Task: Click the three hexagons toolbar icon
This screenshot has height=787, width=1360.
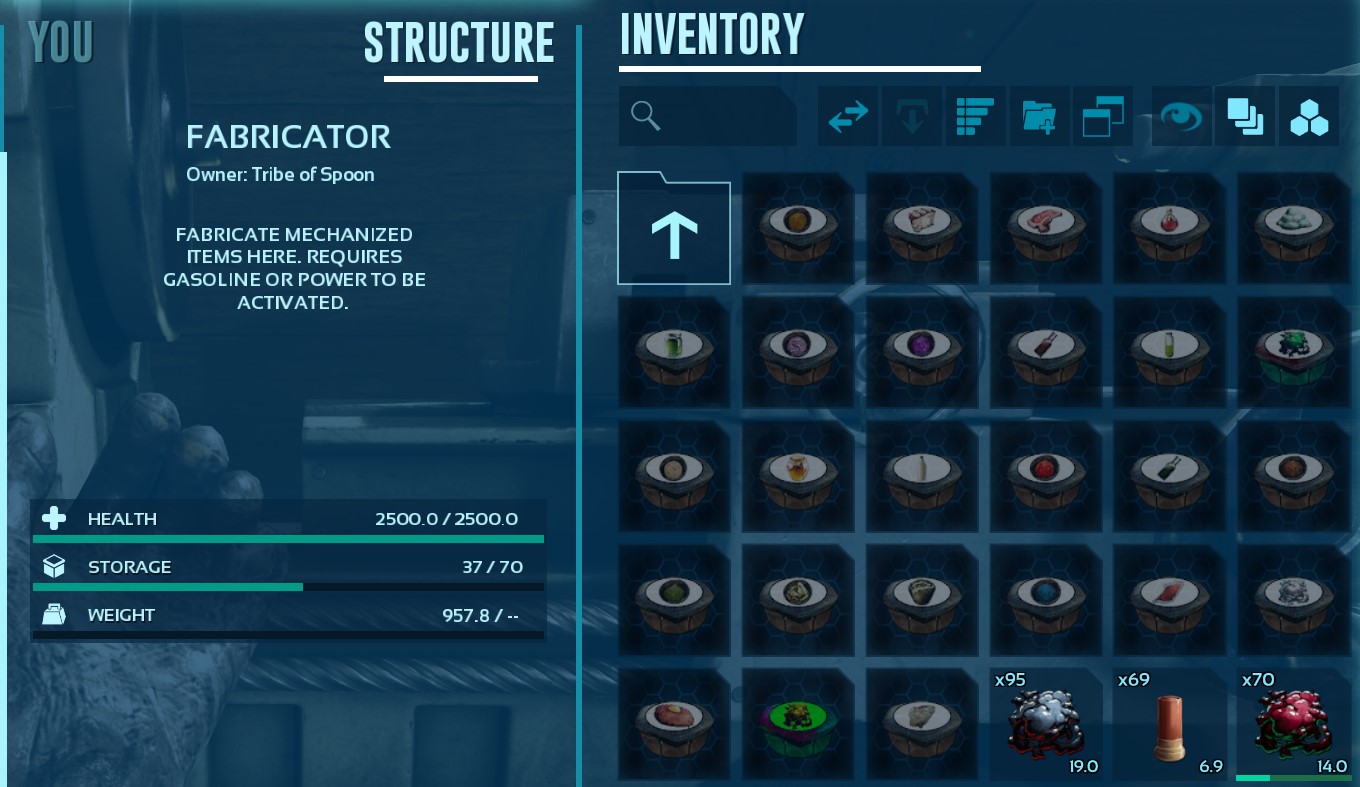Action: pos(1308,116)
